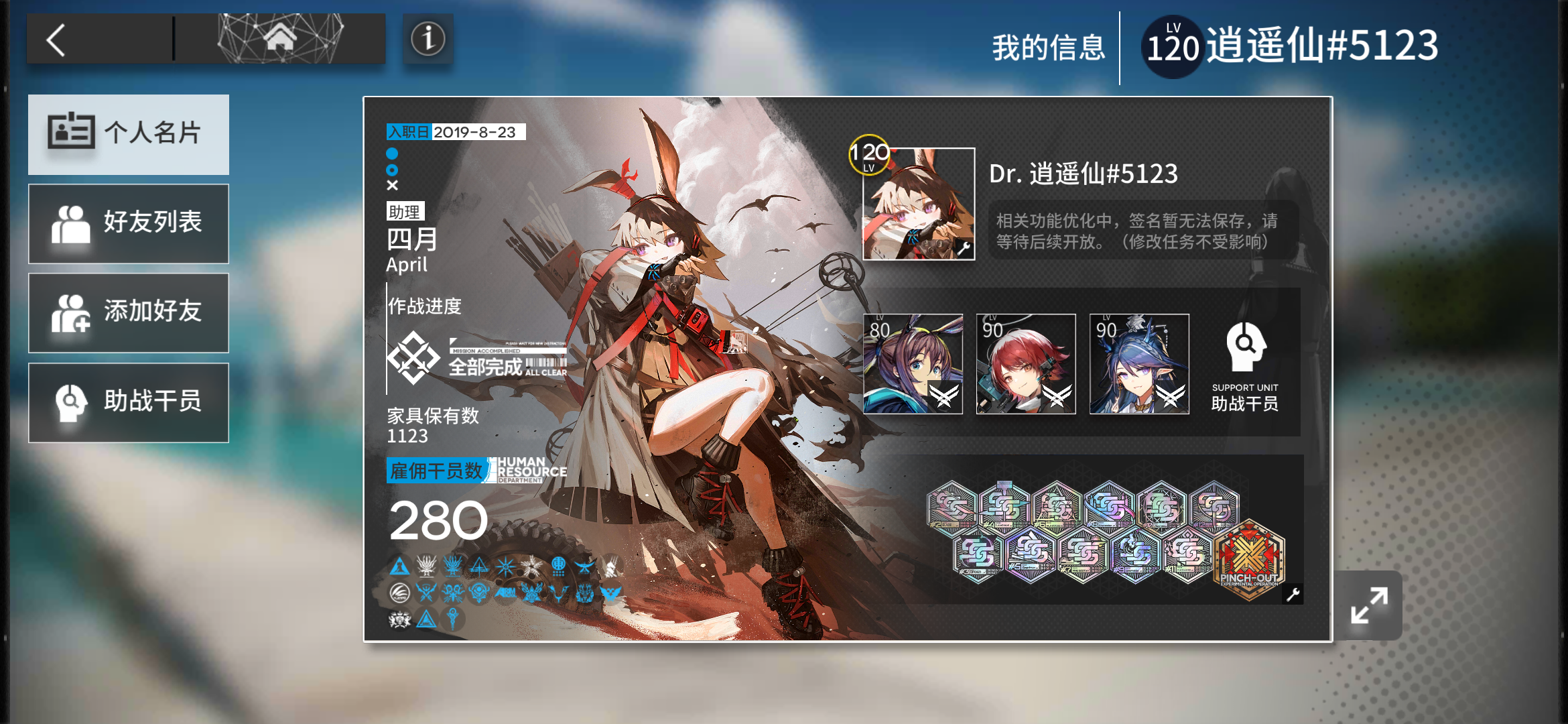Click the info (i) icon in the top bar
The height and width of the screenshot is (724, 1568).
tap(428, 40)
